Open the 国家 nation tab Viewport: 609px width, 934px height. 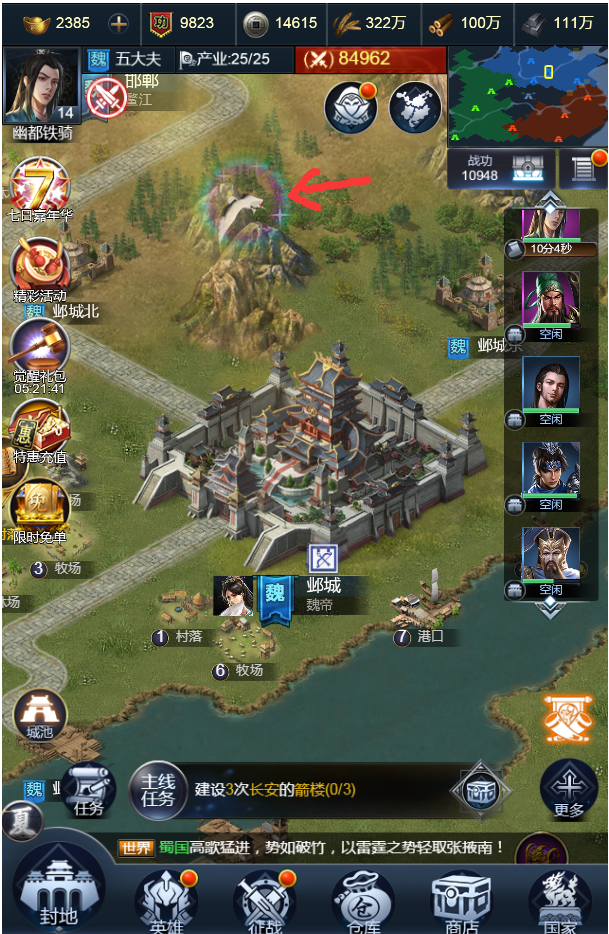point(560,899)
